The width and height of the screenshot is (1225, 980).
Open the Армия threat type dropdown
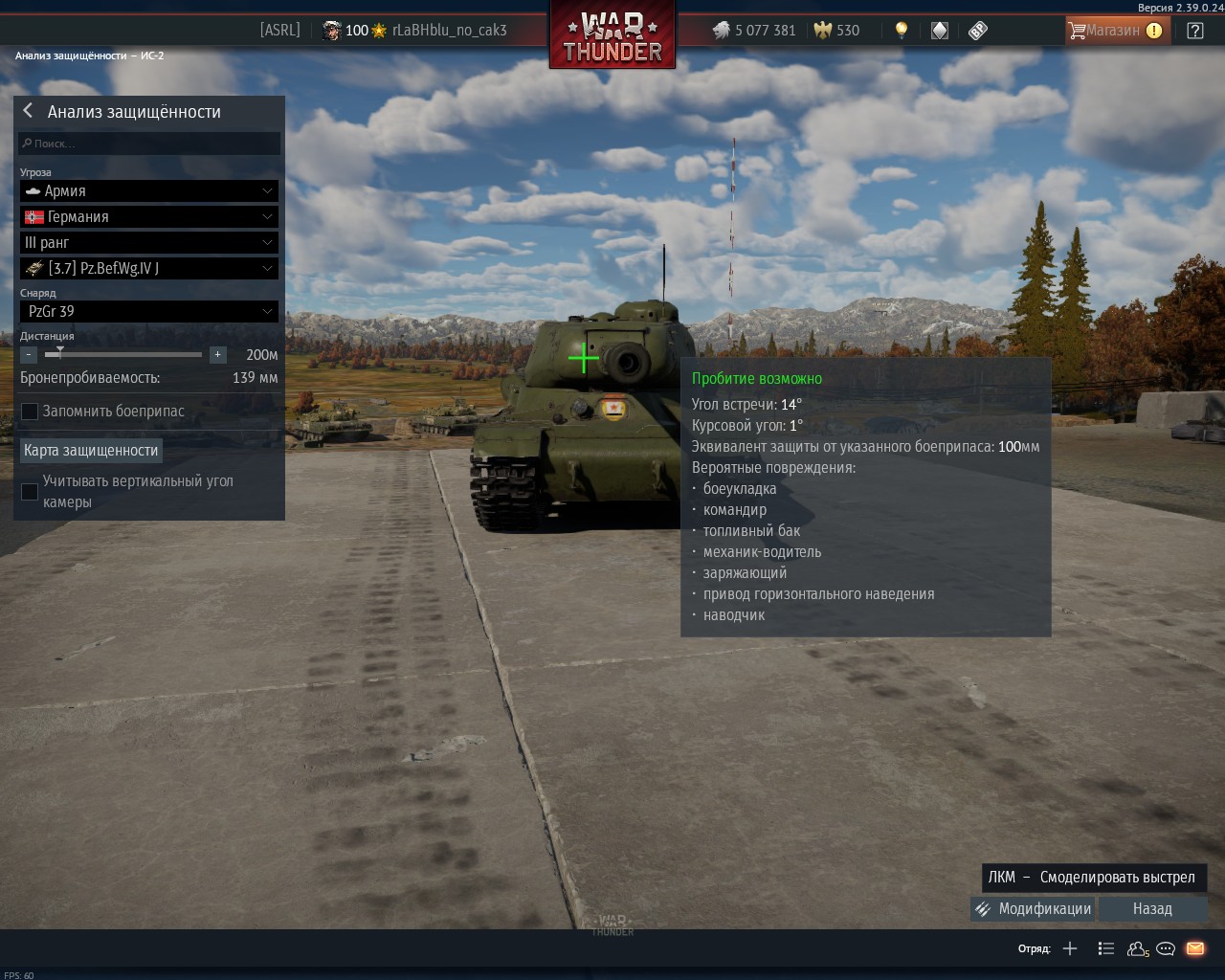coord(149,191)
